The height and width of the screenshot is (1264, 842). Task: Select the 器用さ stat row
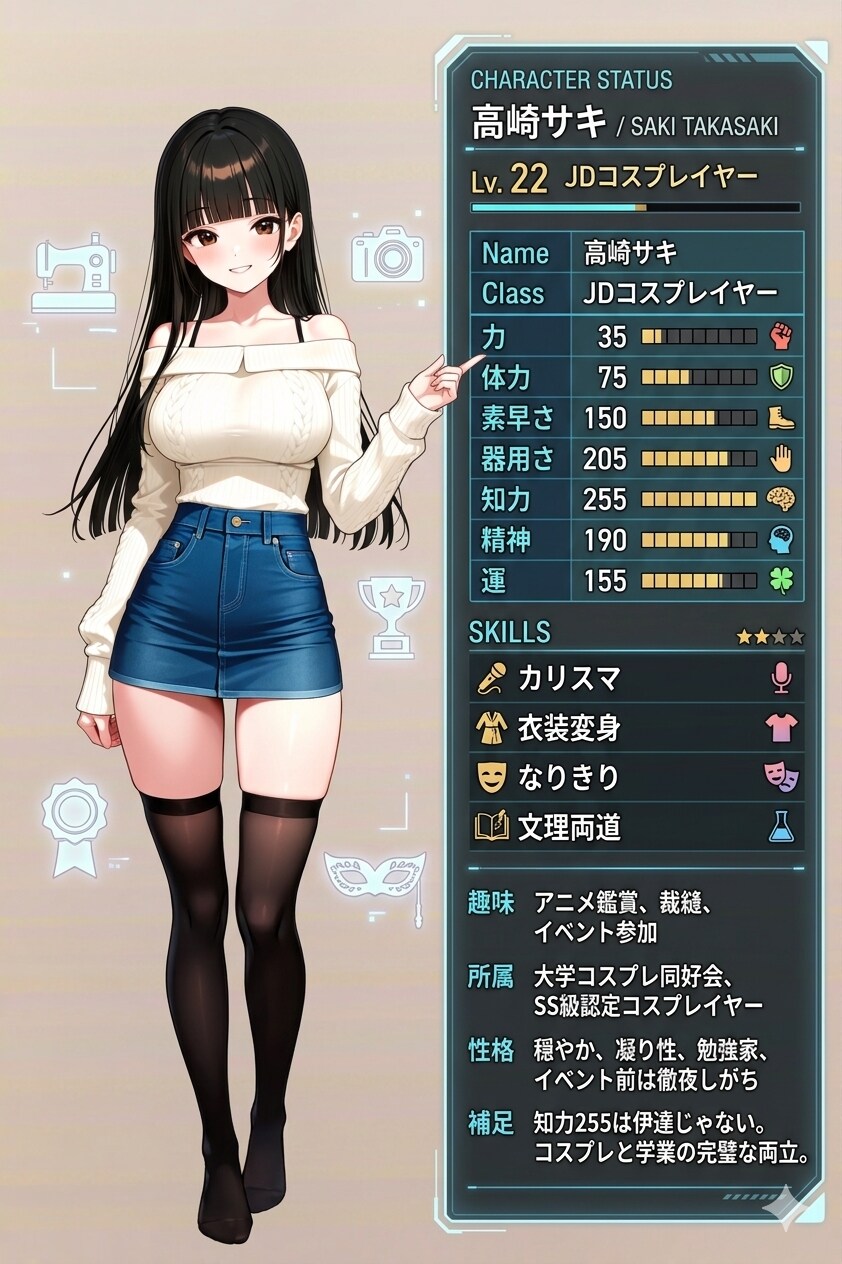pyautogui.click(x=636, y=458)
